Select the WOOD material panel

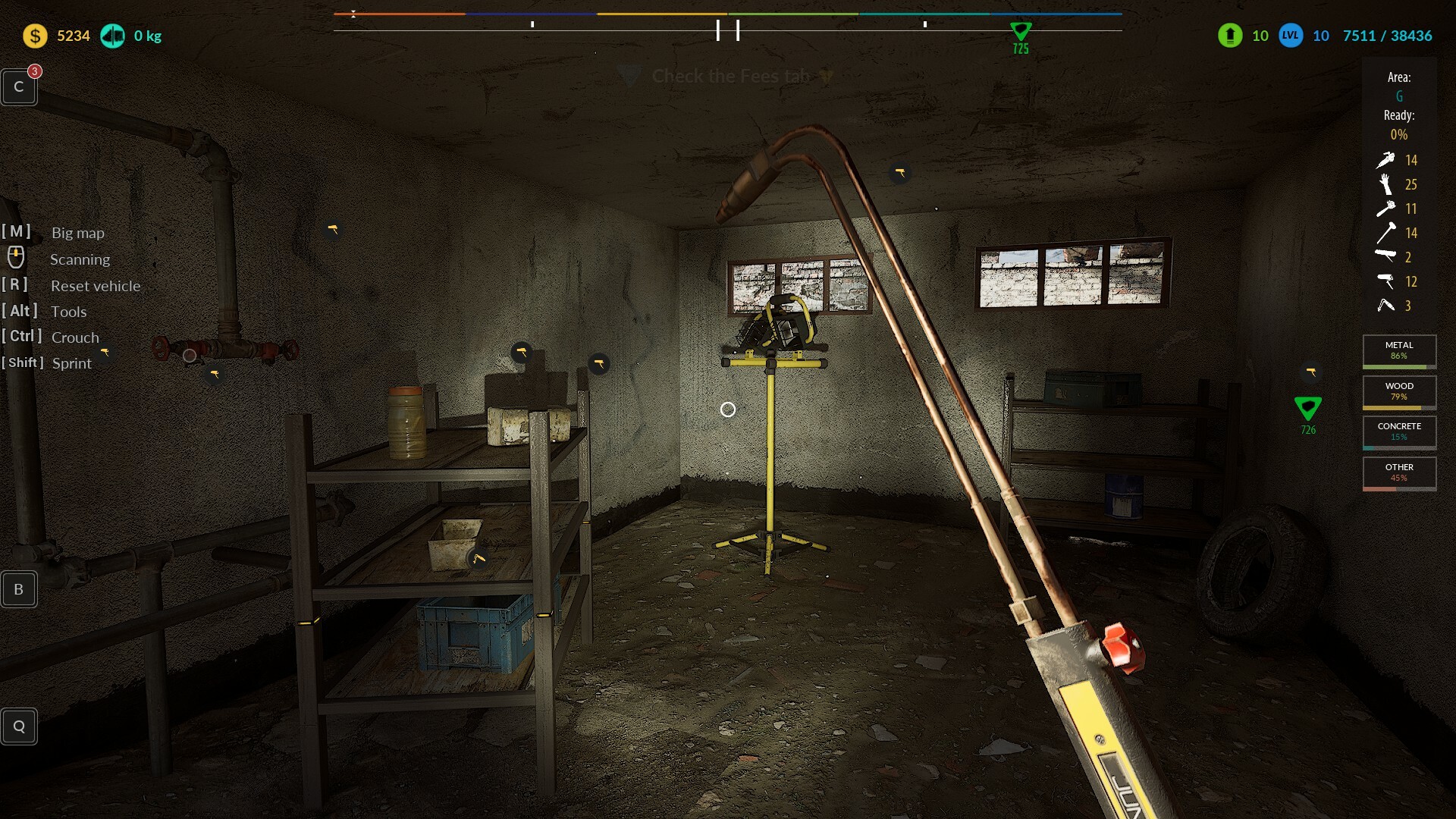[1399, 391]
